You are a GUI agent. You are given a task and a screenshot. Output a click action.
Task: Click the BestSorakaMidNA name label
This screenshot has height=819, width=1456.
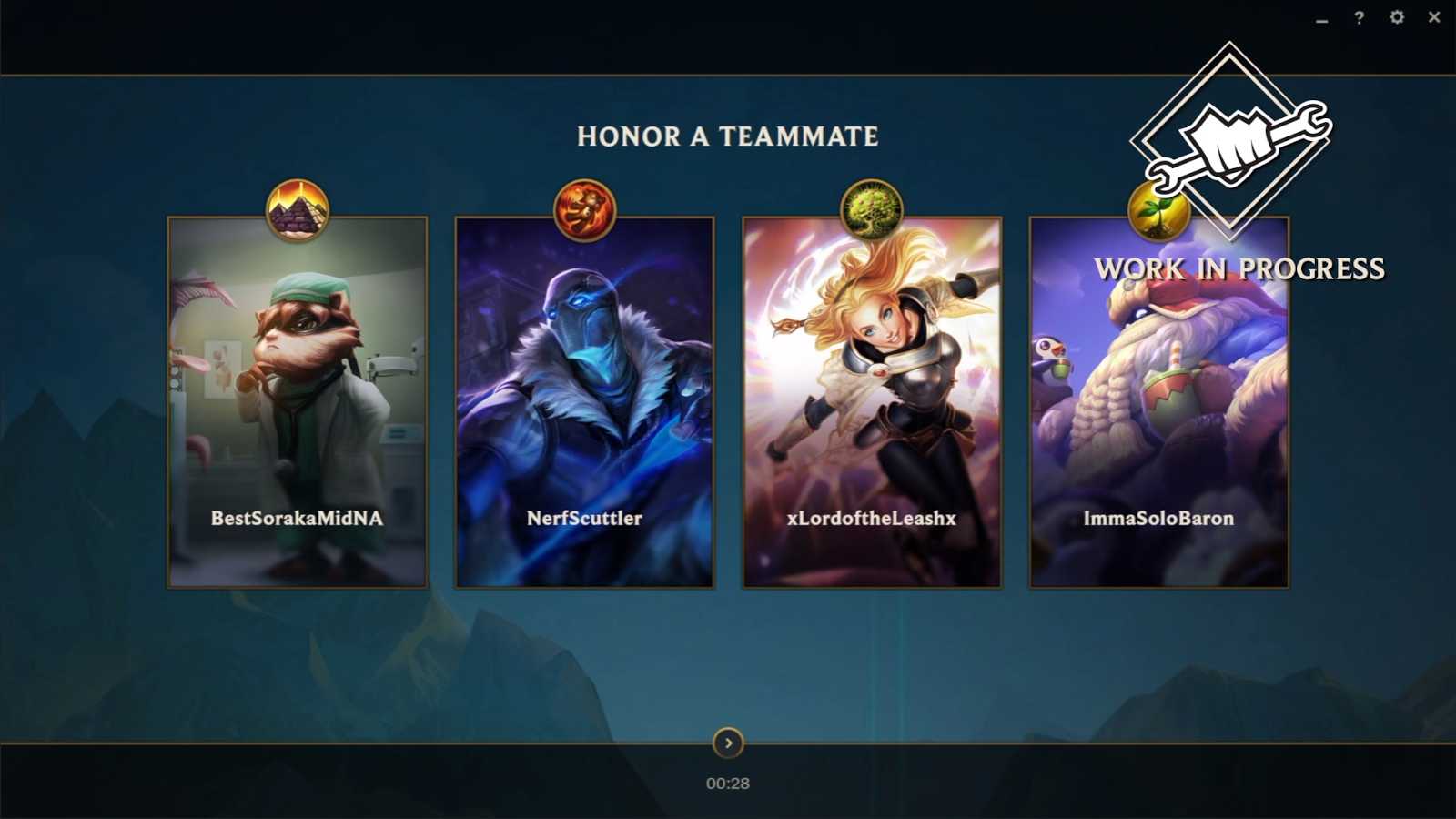[295, 519]
